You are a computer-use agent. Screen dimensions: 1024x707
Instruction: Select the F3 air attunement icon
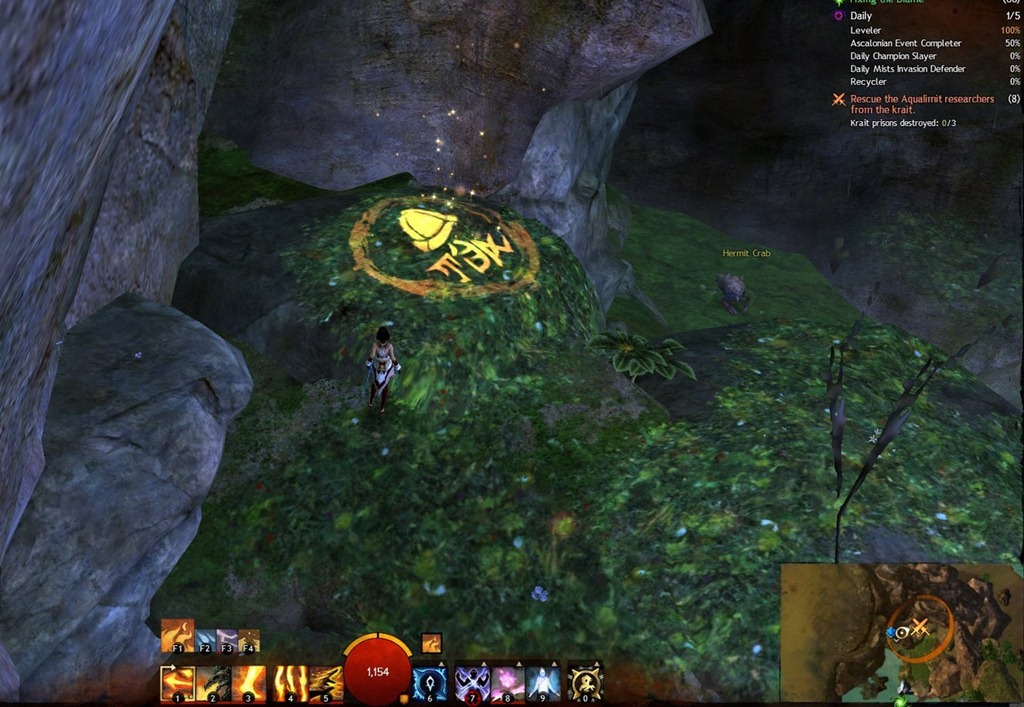tap(227, 640)
